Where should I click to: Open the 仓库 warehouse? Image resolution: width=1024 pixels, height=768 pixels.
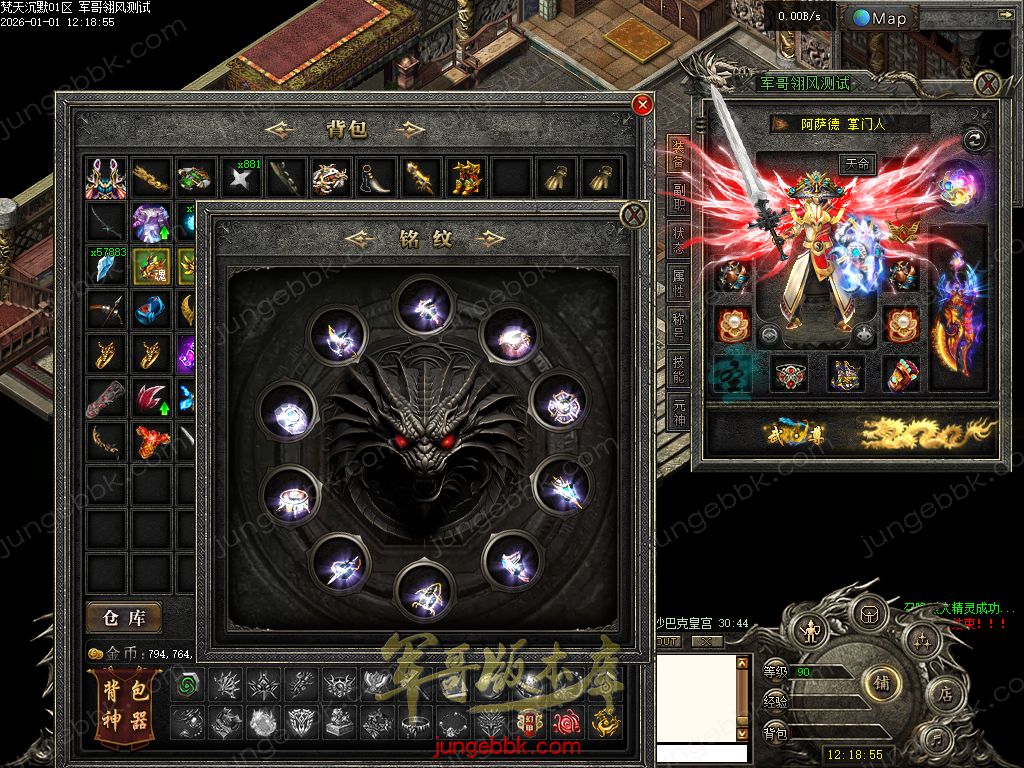[x=124, y=618]
